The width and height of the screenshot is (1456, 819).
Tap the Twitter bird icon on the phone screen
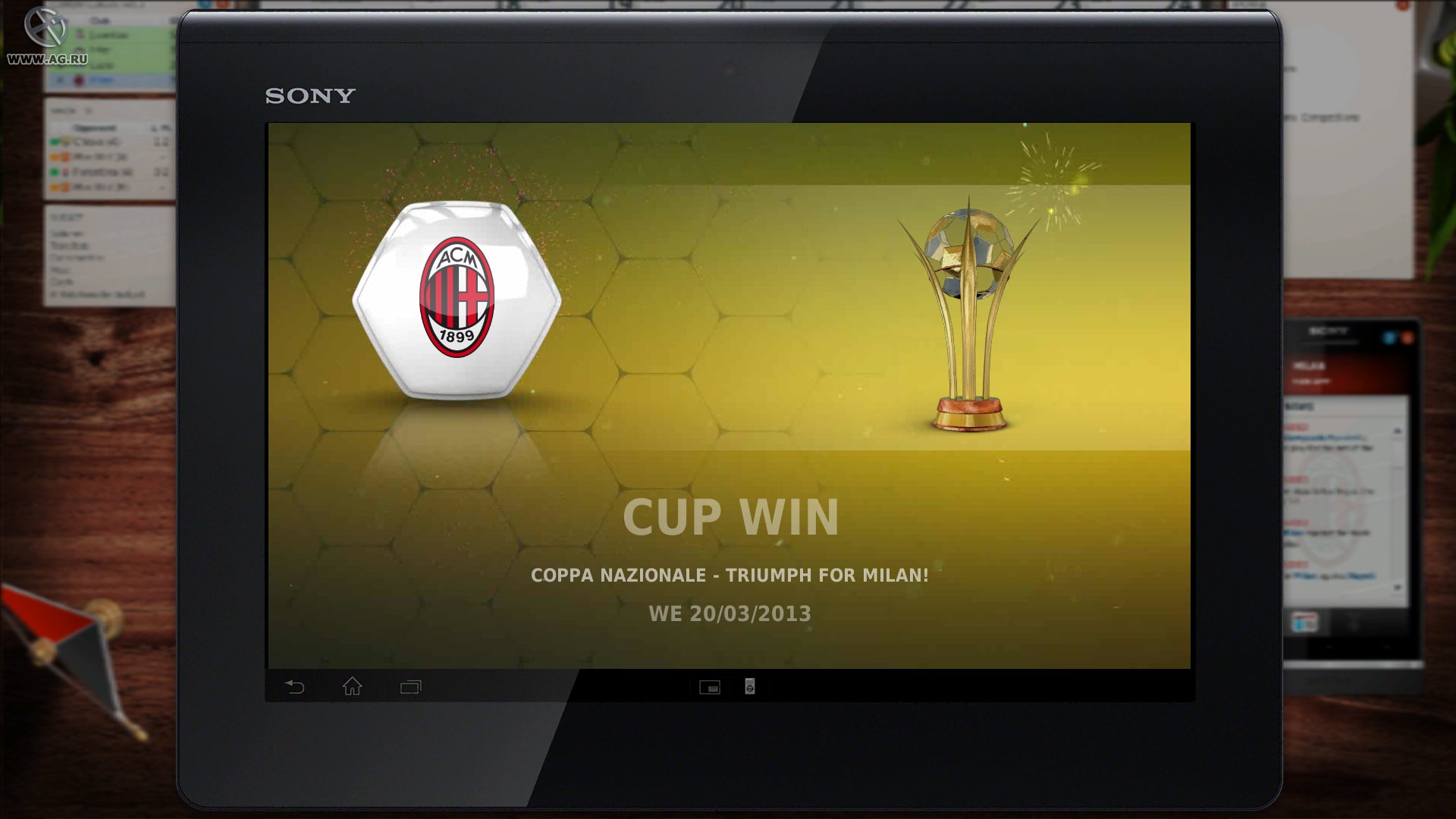[1389, 337]
